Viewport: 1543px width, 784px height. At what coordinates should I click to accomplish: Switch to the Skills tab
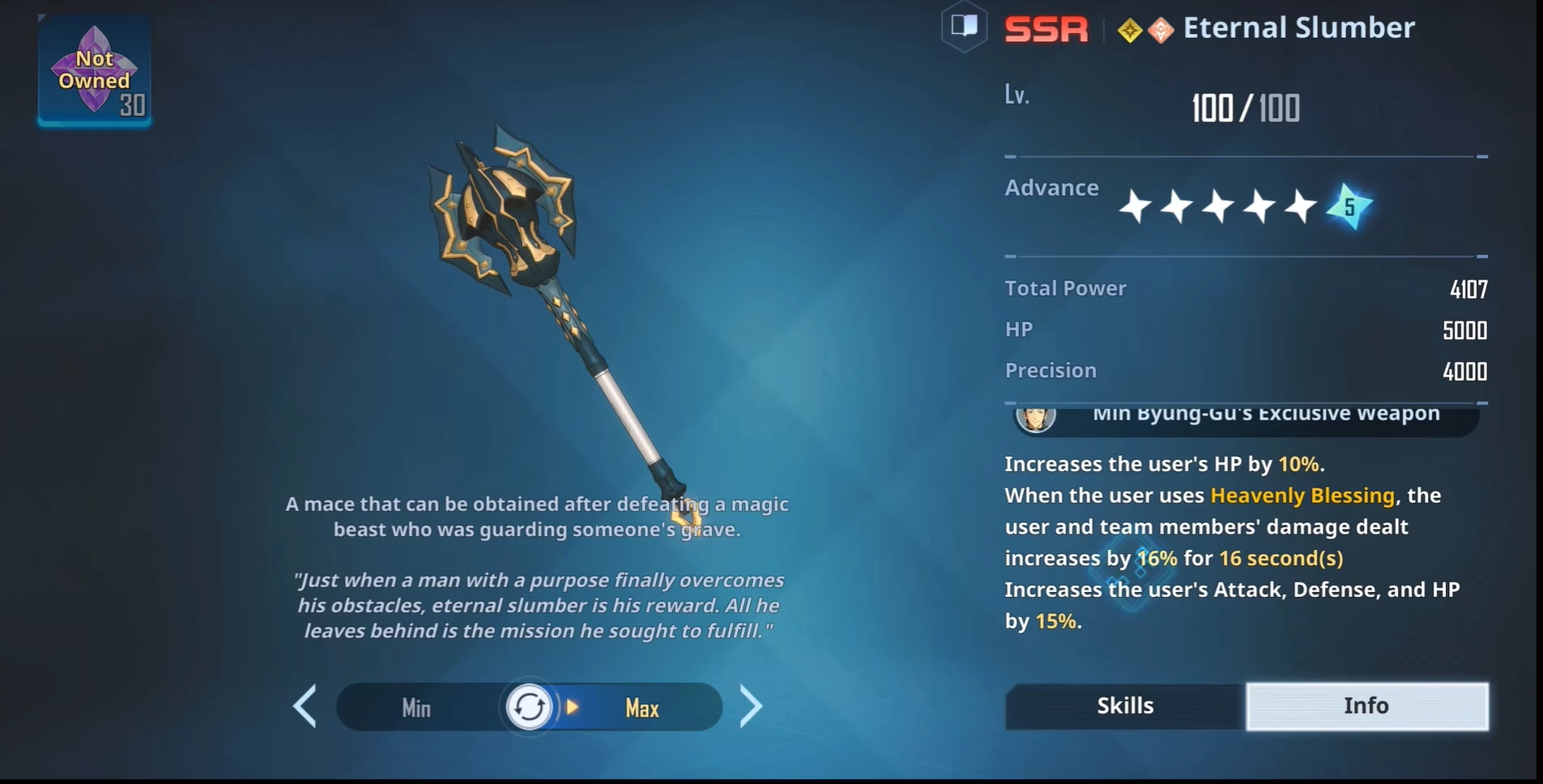pyautogui.click(x=1124, y=705)
